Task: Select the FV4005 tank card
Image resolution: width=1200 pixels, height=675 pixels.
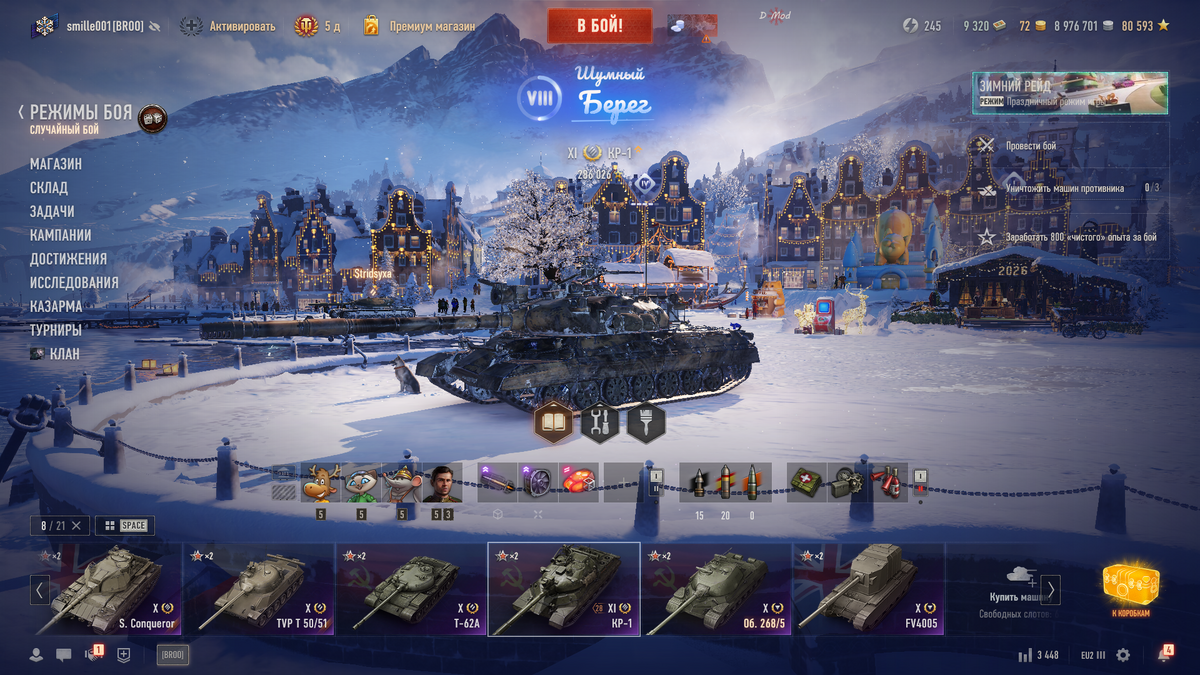Action: (868, 589)
